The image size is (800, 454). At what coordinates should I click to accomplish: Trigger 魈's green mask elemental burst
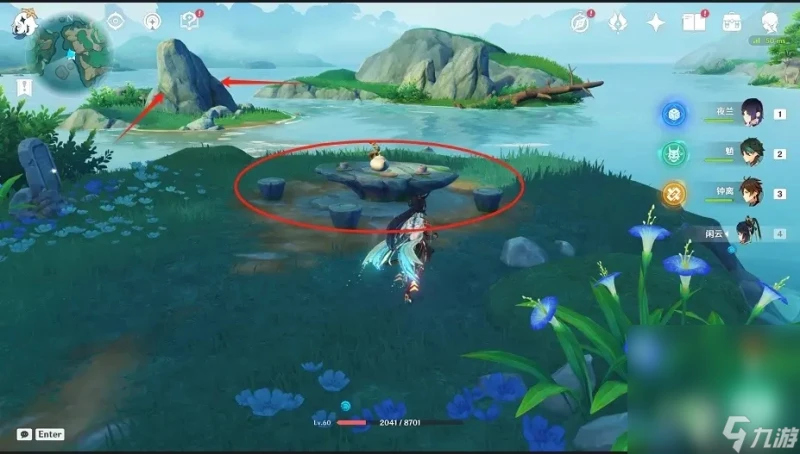click(673, 154)
